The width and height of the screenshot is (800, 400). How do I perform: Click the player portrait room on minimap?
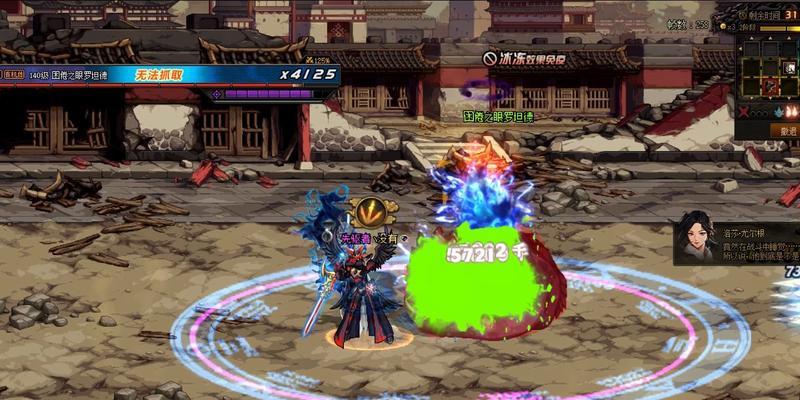tap(790, 68)
